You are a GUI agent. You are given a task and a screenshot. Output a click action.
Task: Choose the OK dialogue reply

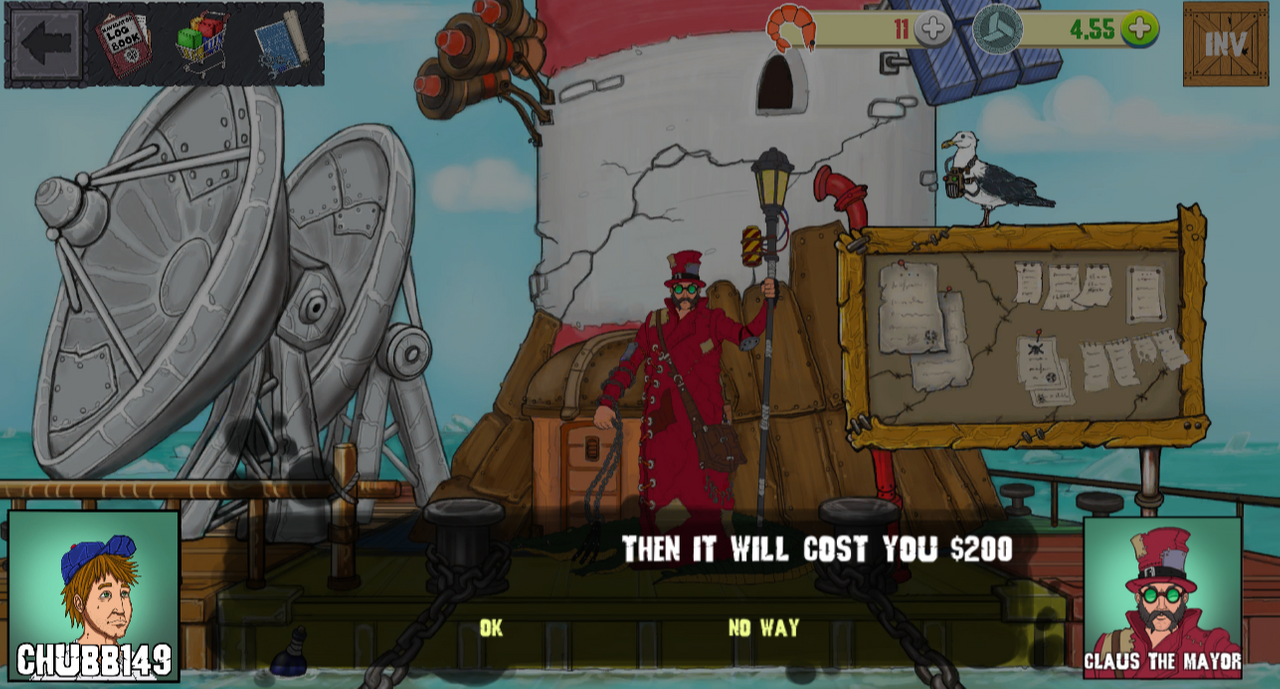pos(490,628)
